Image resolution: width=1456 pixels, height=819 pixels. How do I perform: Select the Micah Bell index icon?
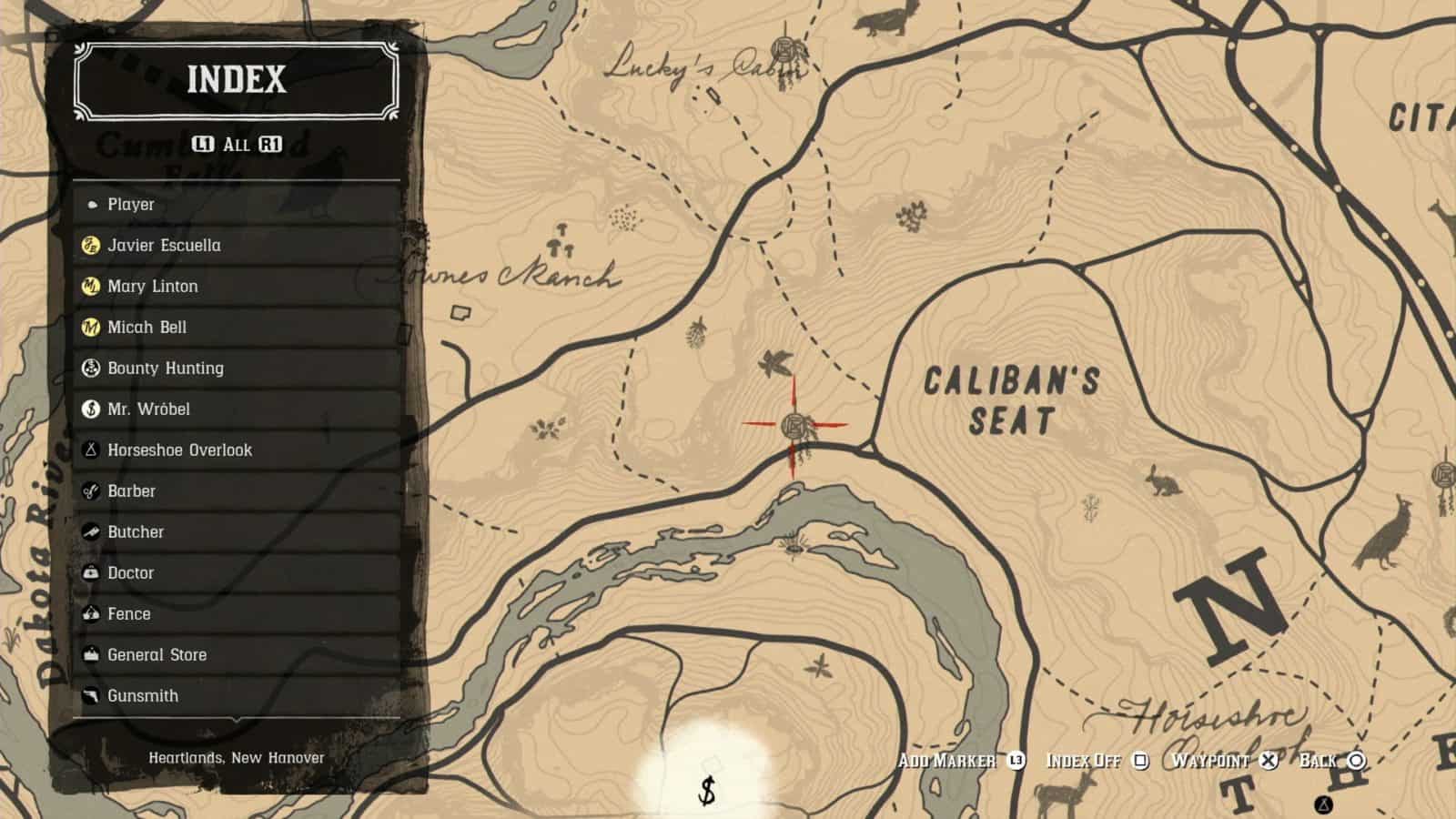[90, 327]
